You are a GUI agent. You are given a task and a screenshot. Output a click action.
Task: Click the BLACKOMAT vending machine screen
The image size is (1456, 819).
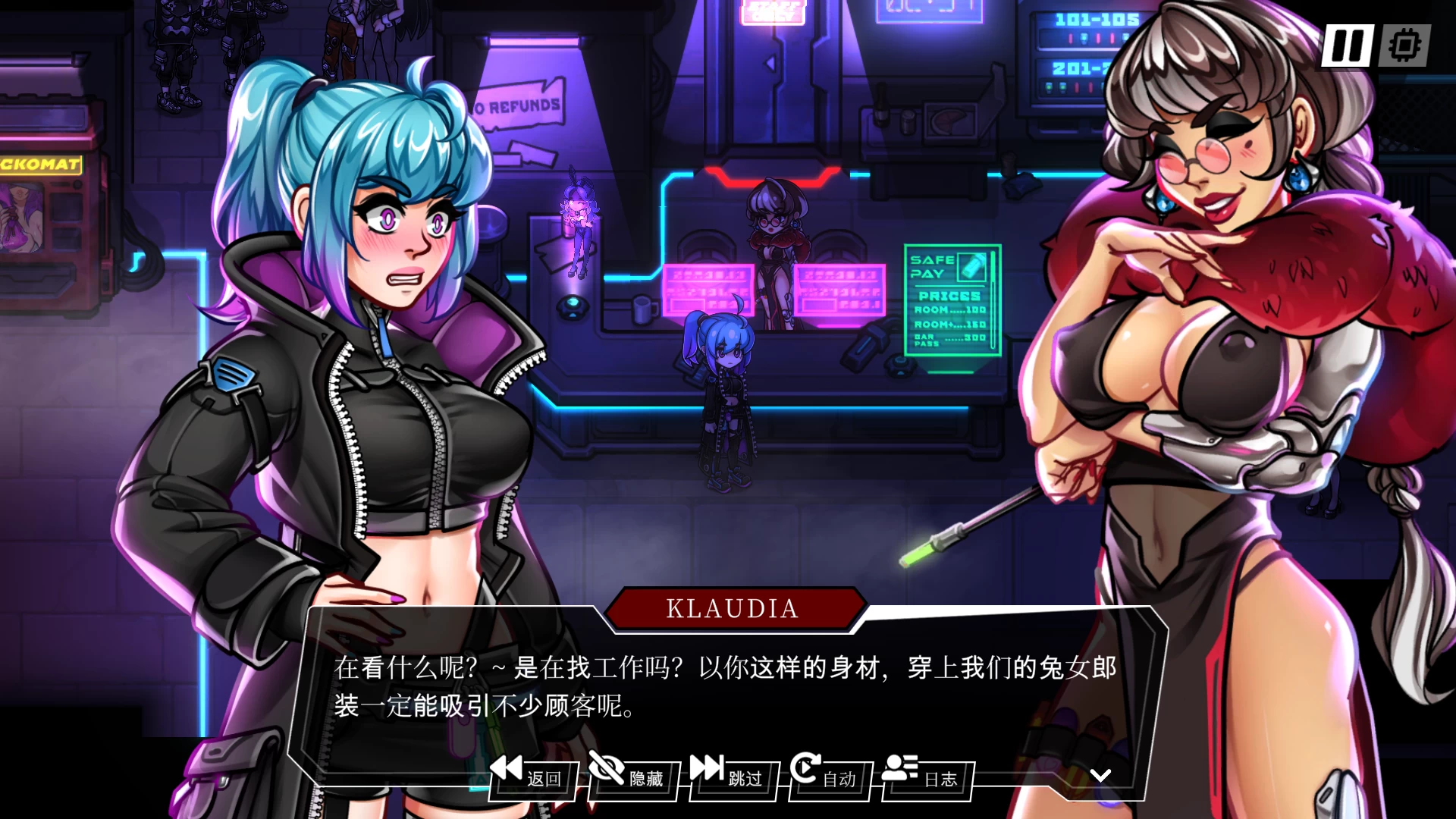point(23,220)
